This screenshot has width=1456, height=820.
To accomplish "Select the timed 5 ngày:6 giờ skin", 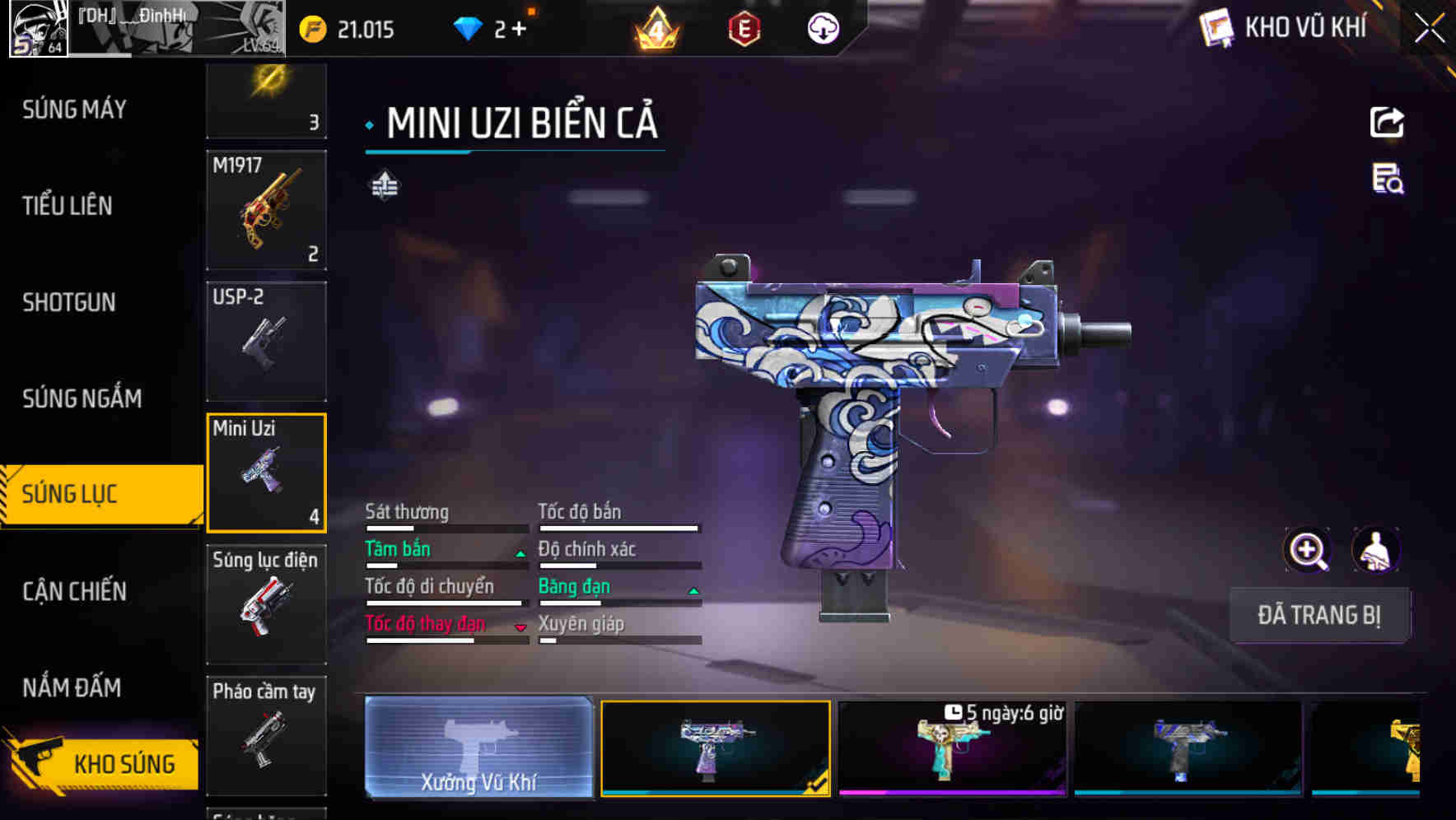I will (x=952, y=748).
